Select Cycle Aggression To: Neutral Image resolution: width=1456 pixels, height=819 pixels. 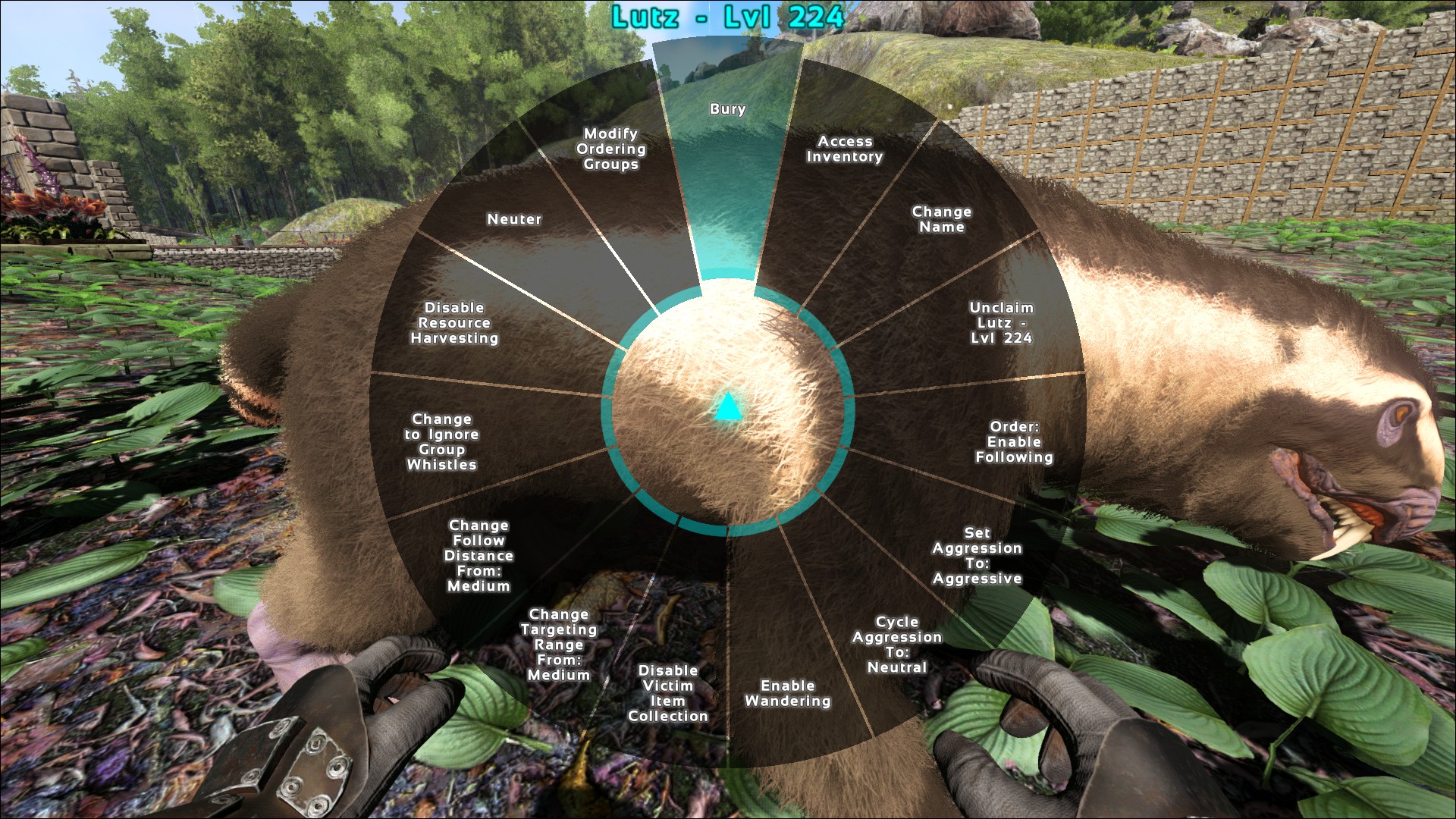tap(896, 645)
